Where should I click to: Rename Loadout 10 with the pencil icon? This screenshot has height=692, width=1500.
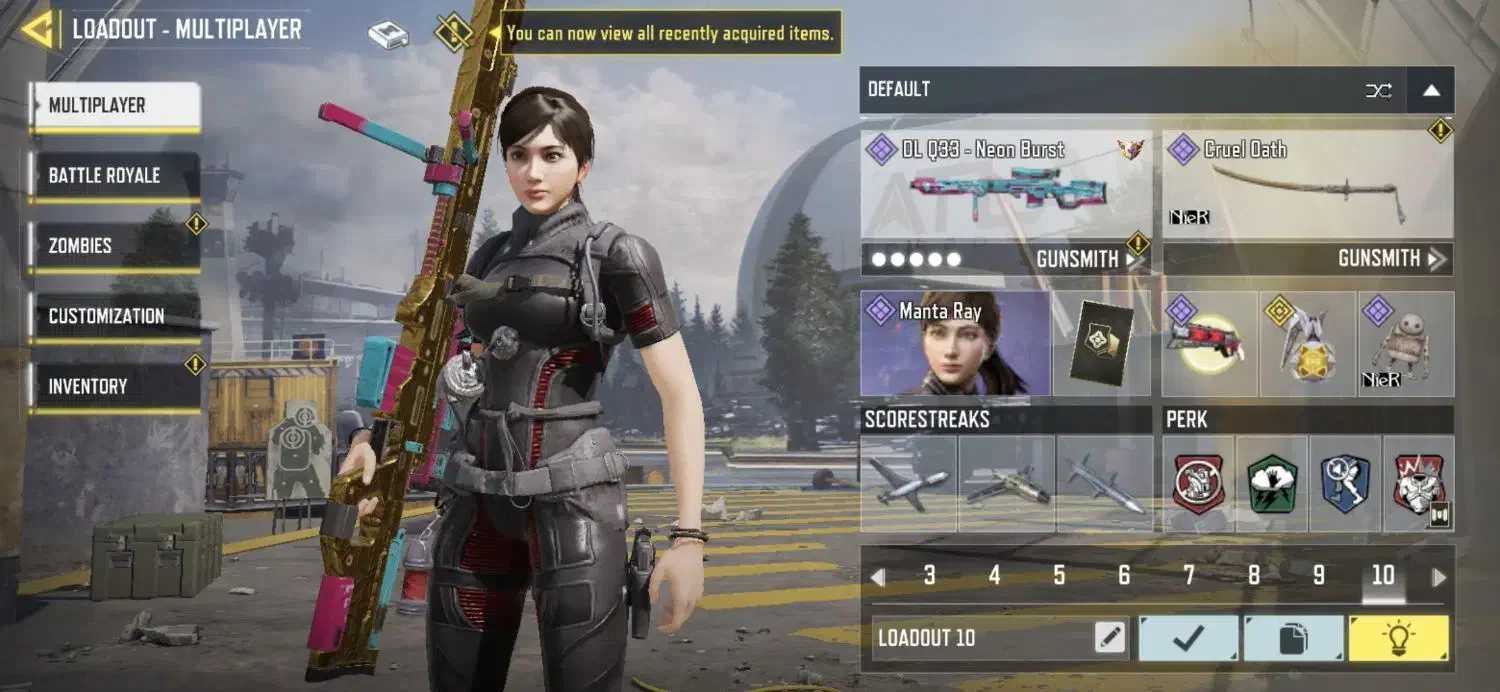point(1110,637)
